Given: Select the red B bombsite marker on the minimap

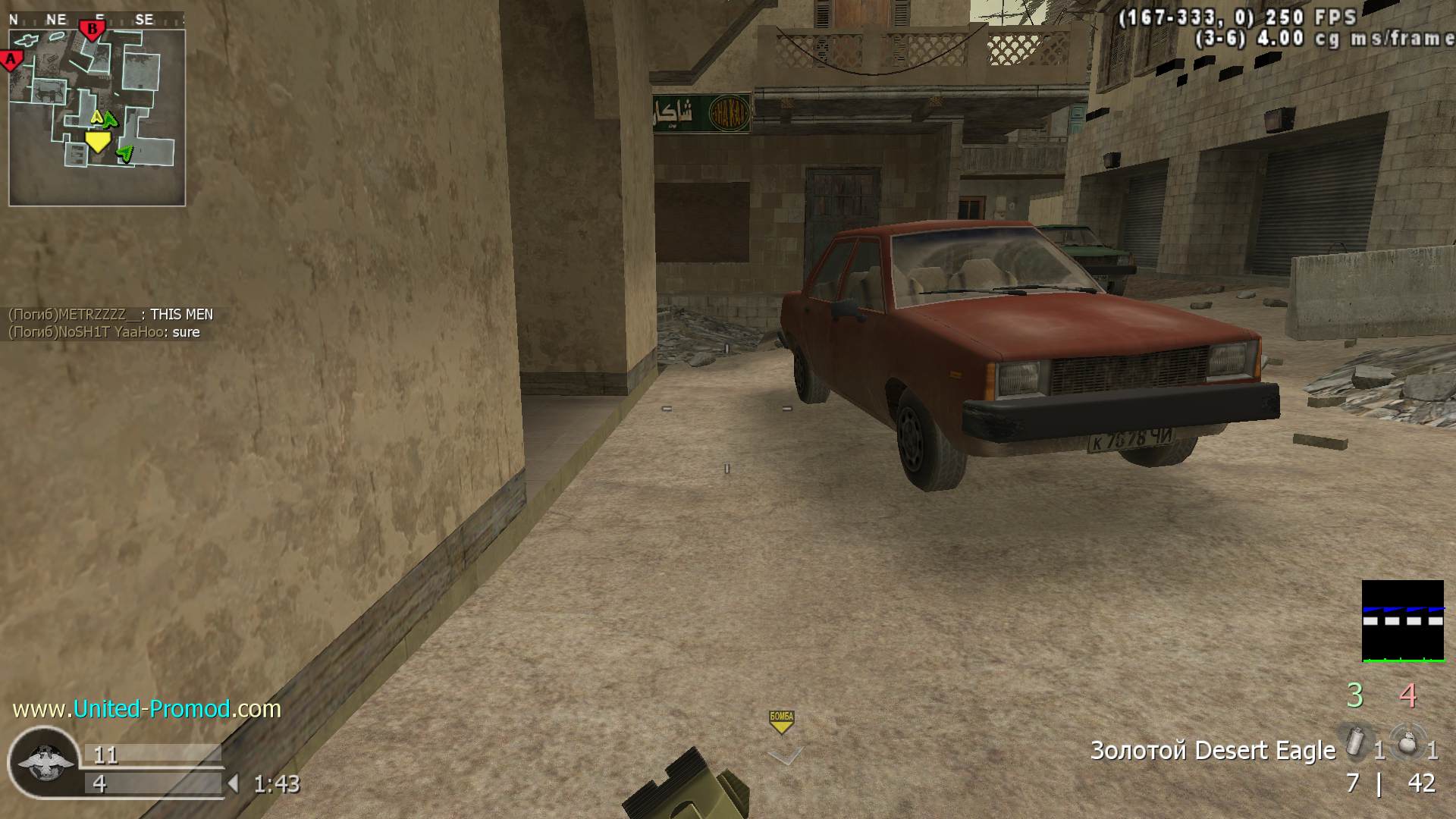Looking at the screenshot, I should point(93,31).
